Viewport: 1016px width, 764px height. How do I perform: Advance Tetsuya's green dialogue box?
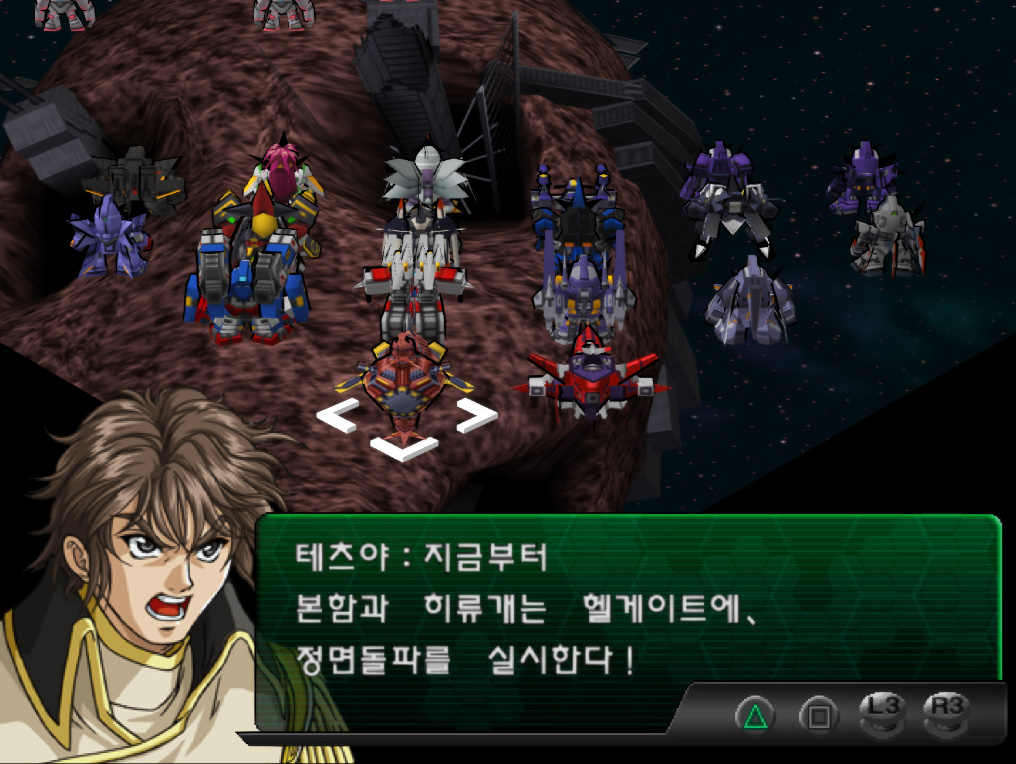(x=627, y=605)
